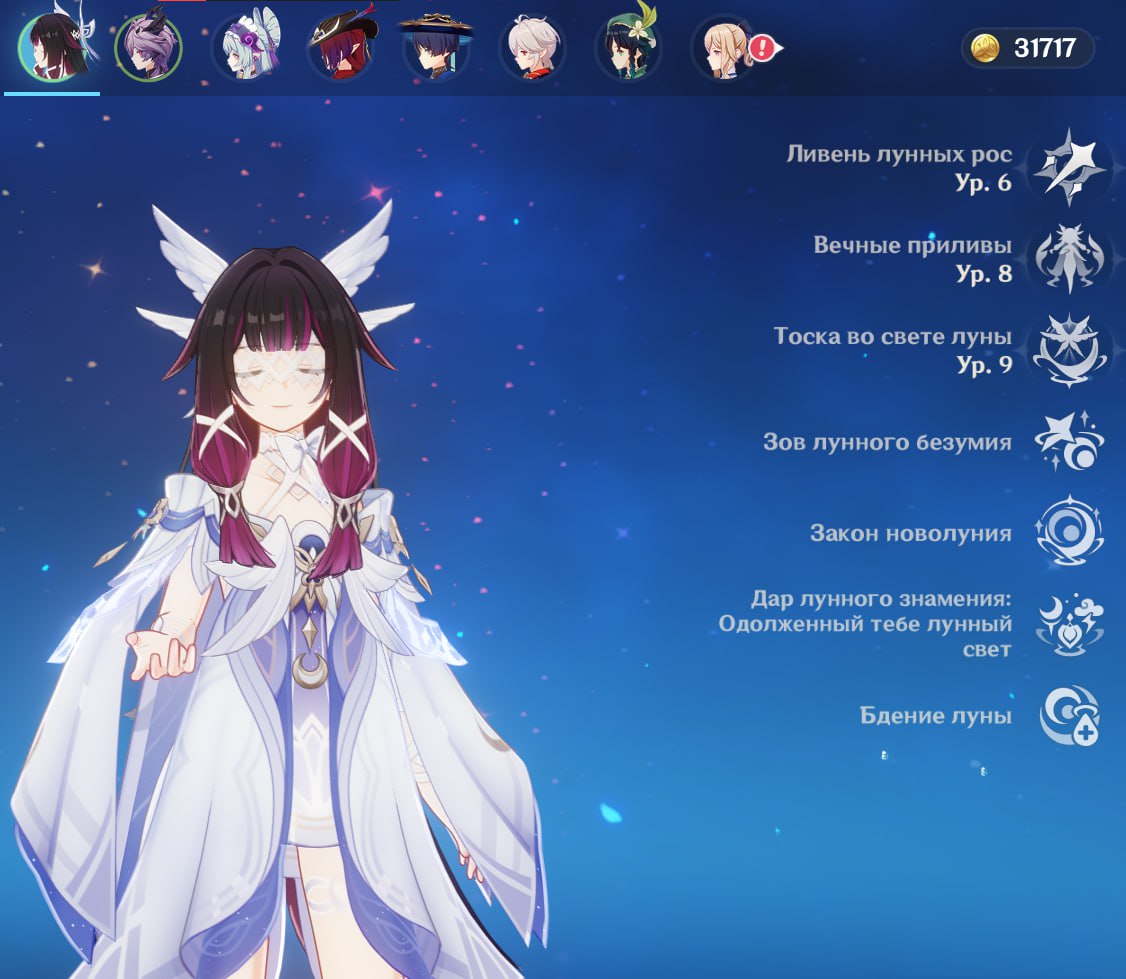This screenshot has height=979, width=1126.
Task: Select the blonde ponytail character portrait
Action: (x=724, y=48)
